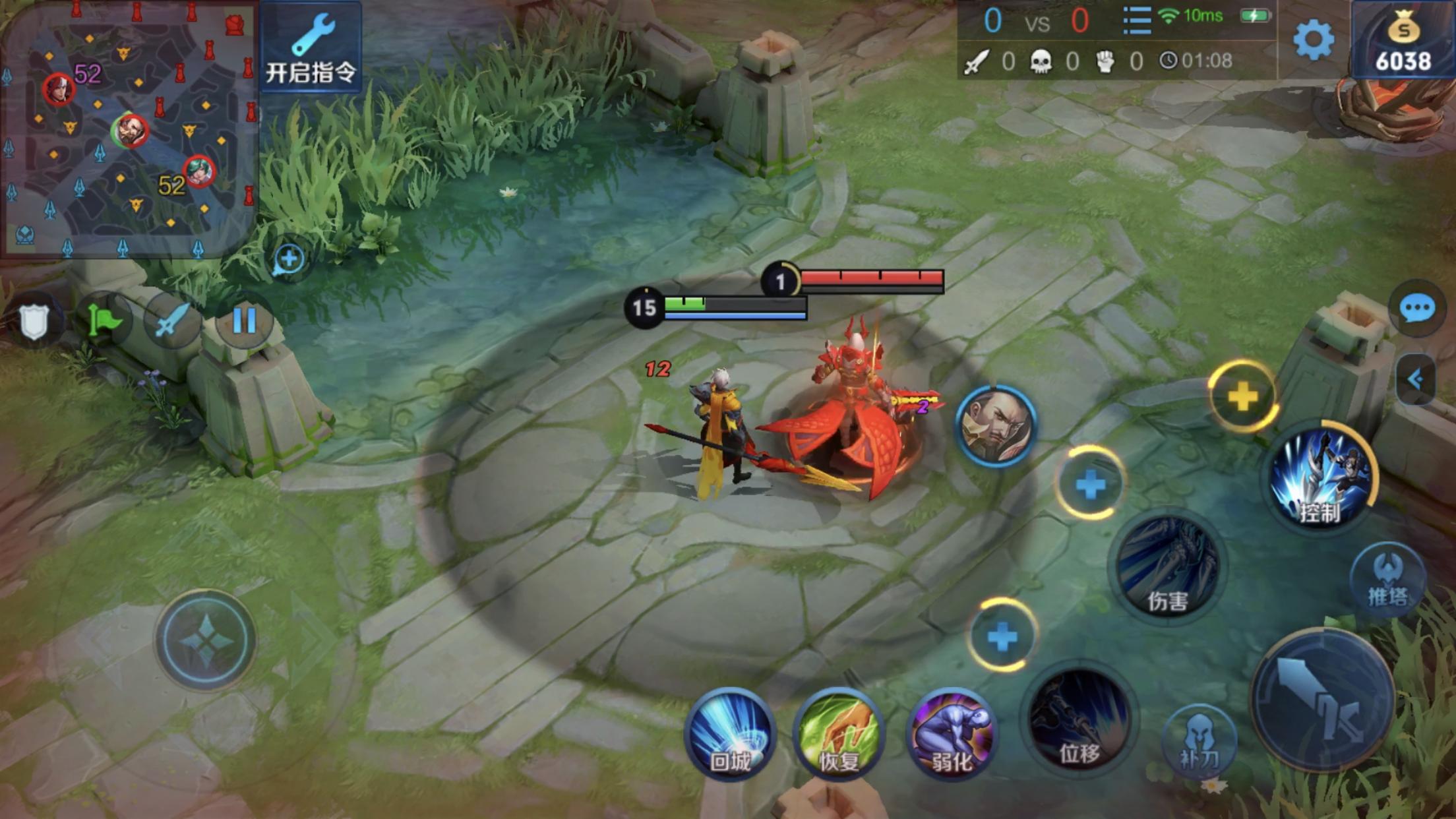Viewport: 1456px width, 819px height.
Task: Tap the blue pause bars button
Action: 244,321
